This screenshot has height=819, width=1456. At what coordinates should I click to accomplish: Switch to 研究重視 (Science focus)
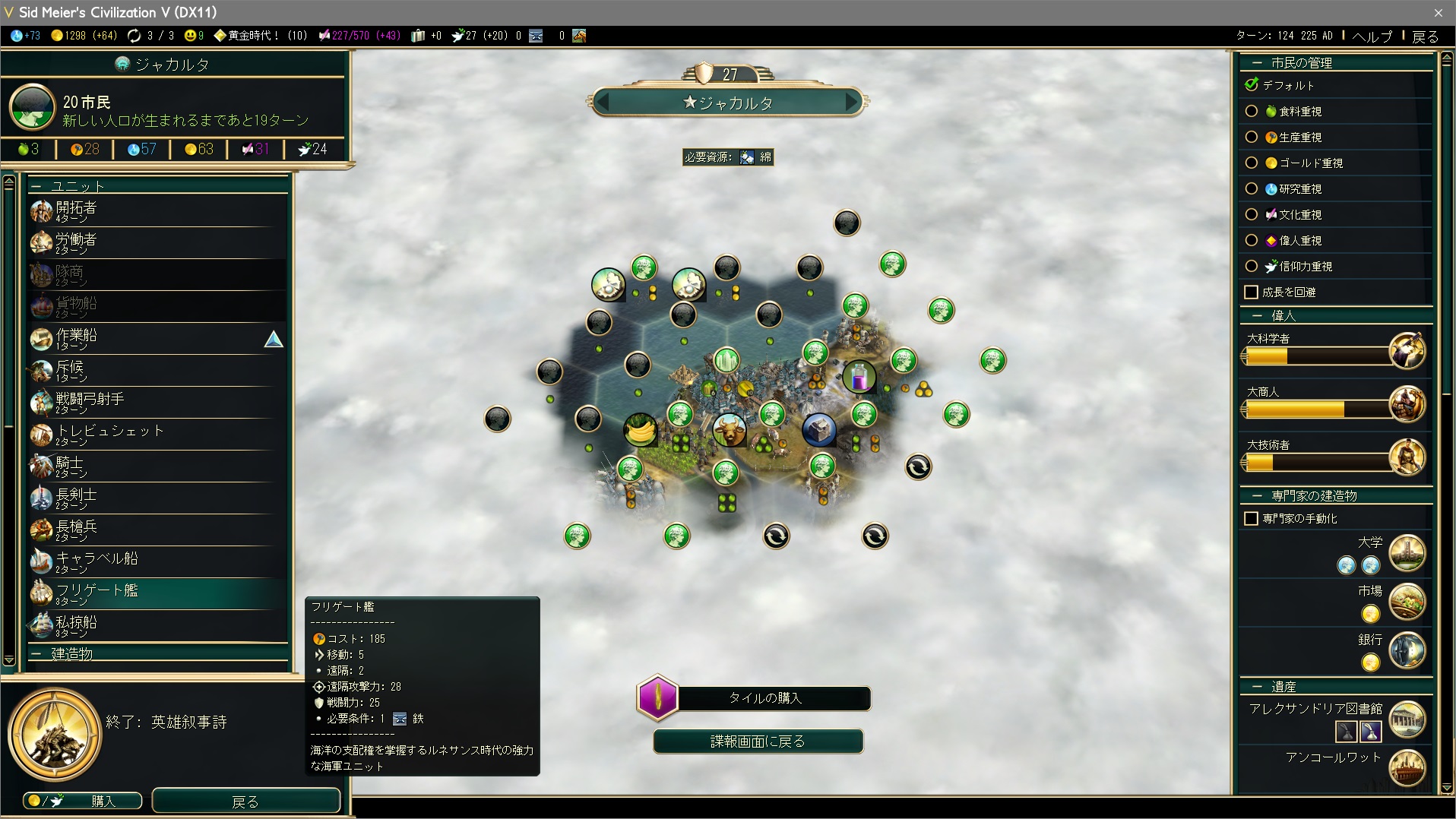click(x=1252, y=189)
